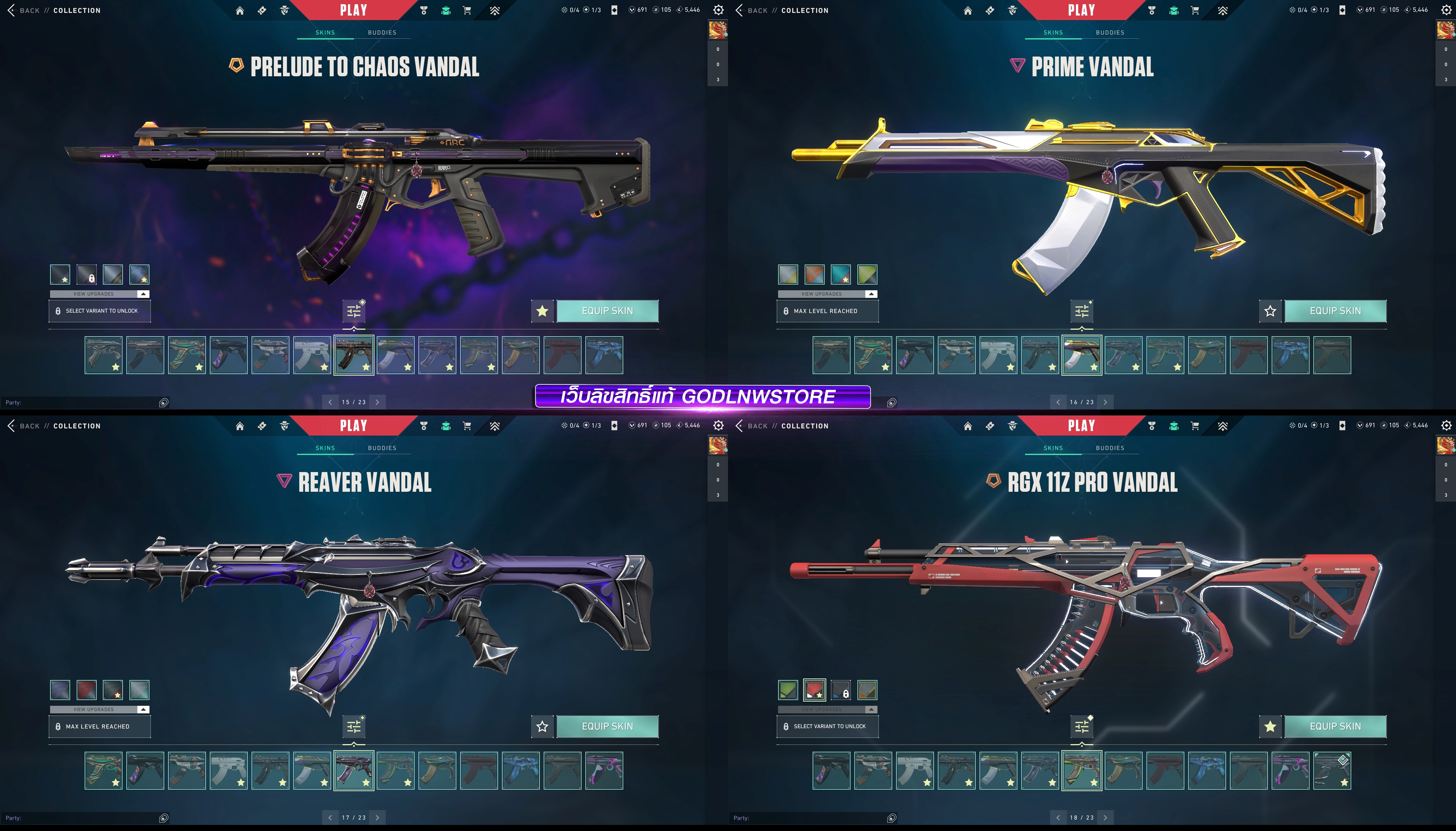Click Select Variant to Unlock for RGX 11Z Pro
The image size is (1456, 831).
pyautogui.click(x=827, y=727)
